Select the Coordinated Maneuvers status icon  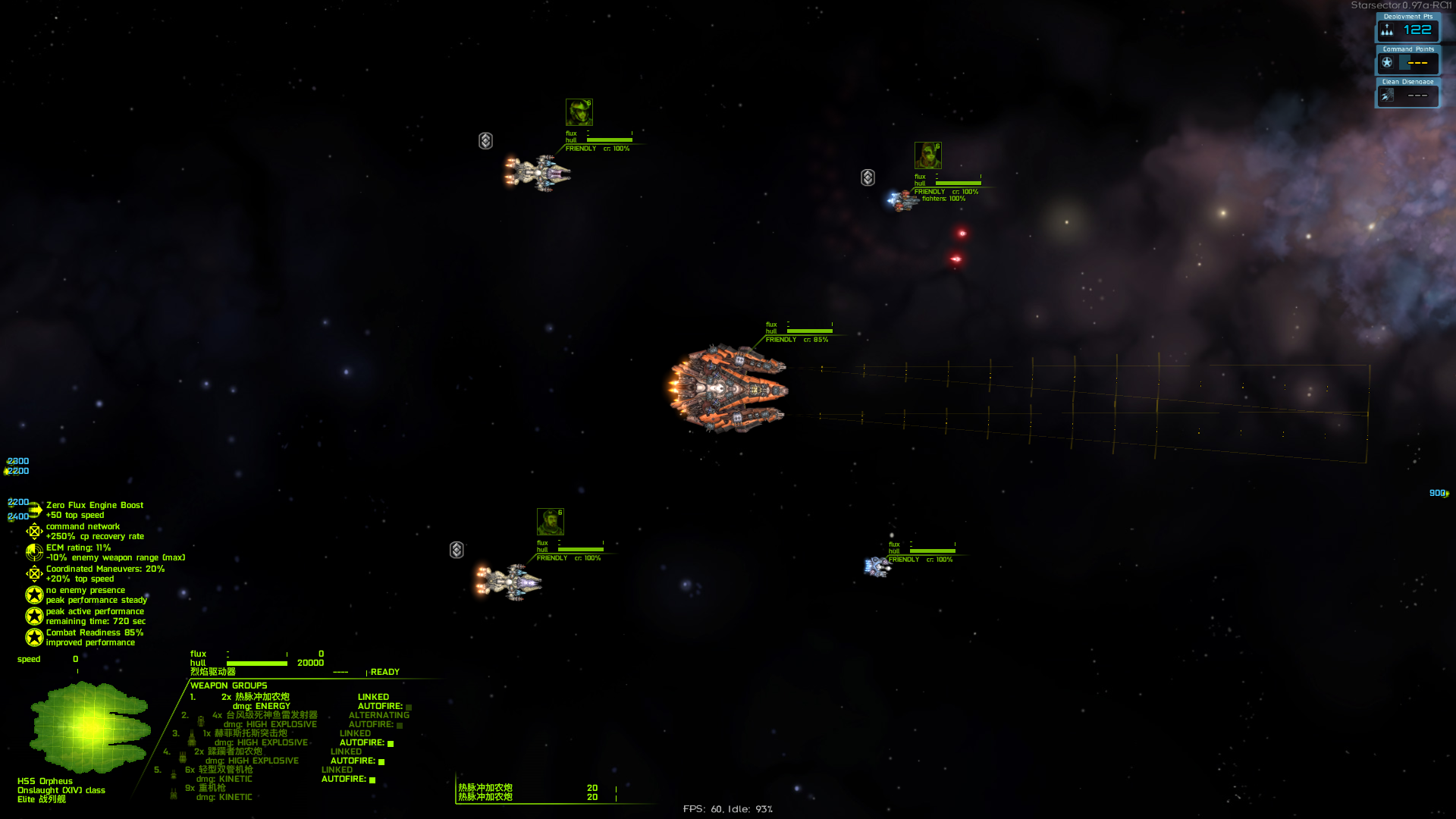34,574
